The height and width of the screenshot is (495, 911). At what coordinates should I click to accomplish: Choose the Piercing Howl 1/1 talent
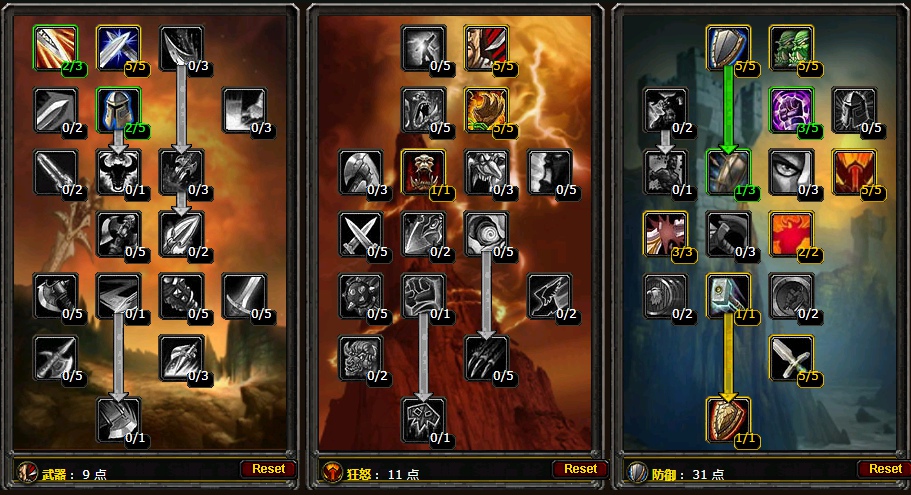pyautogui.click(x=424, y=171)
